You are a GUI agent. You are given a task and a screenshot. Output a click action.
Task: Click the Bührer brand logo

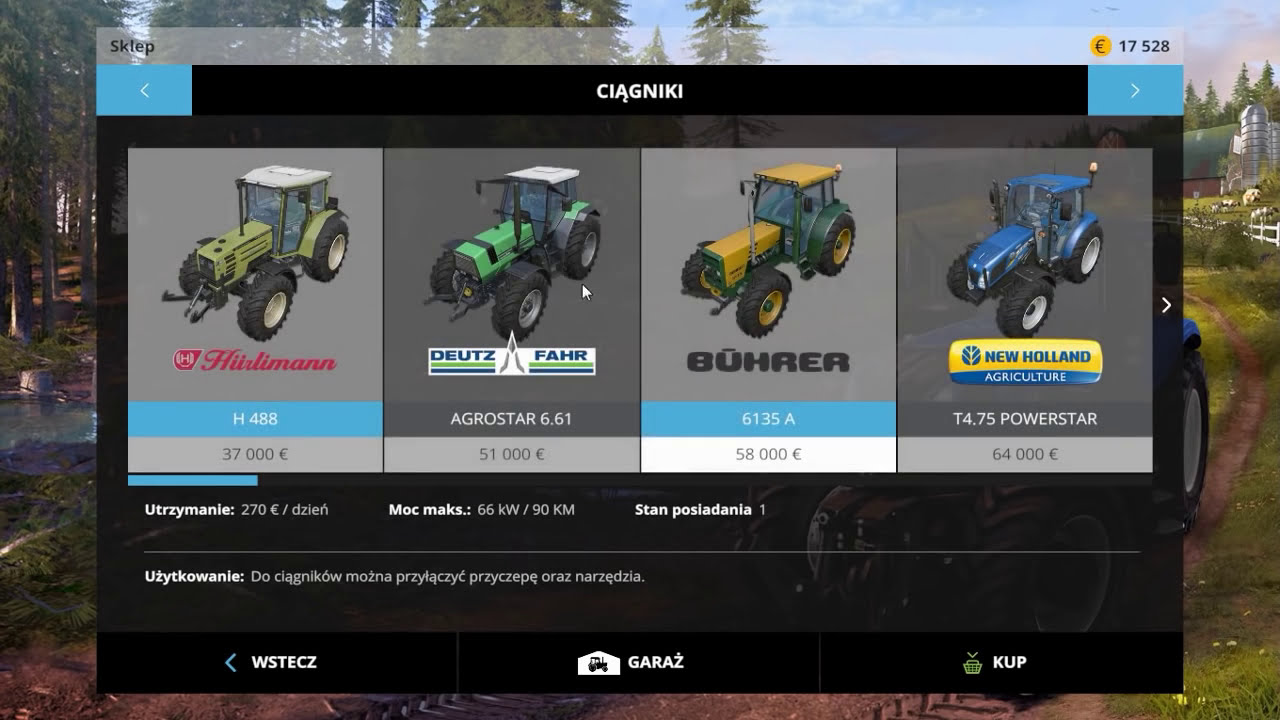coord(767,358)
